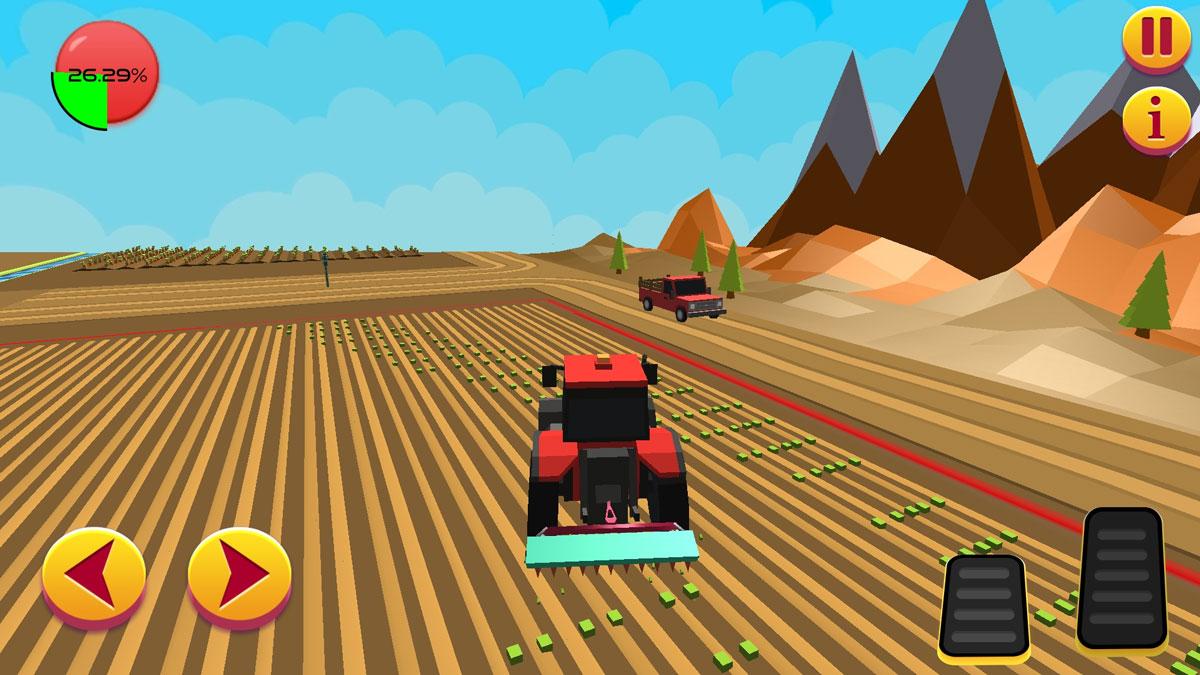The height and width of the screenshot is (675, 1200).
Task: Tap the shorter brake pedal
Action: [x=984, y=606]
